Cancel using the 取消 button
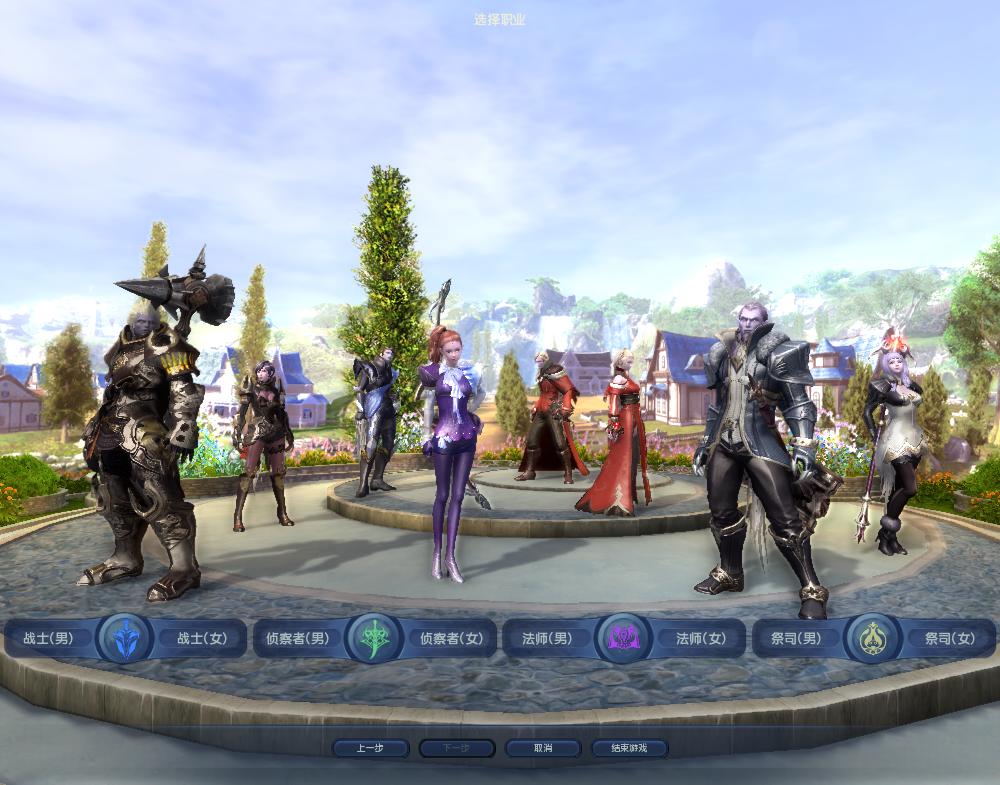 pos(543,748)
